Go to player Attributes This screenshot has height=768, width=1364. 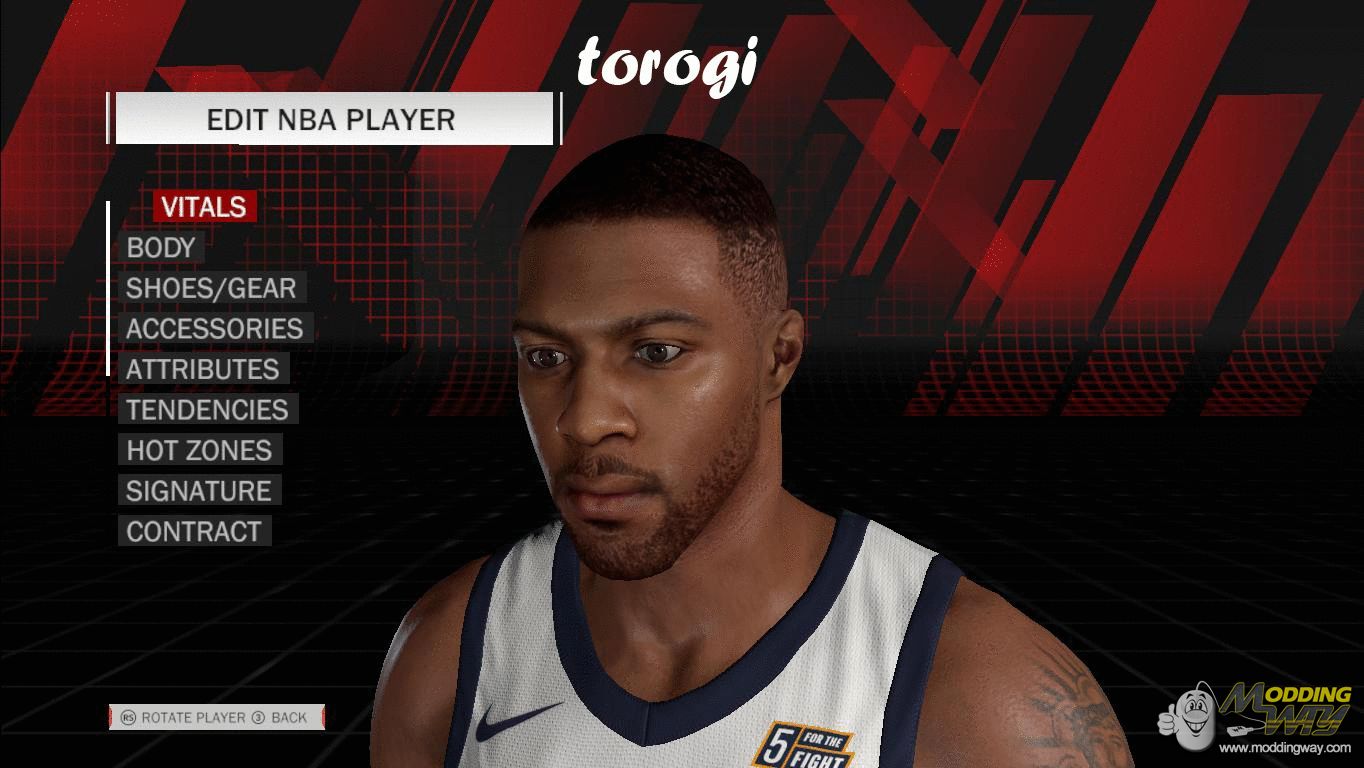tap(202, 369)
